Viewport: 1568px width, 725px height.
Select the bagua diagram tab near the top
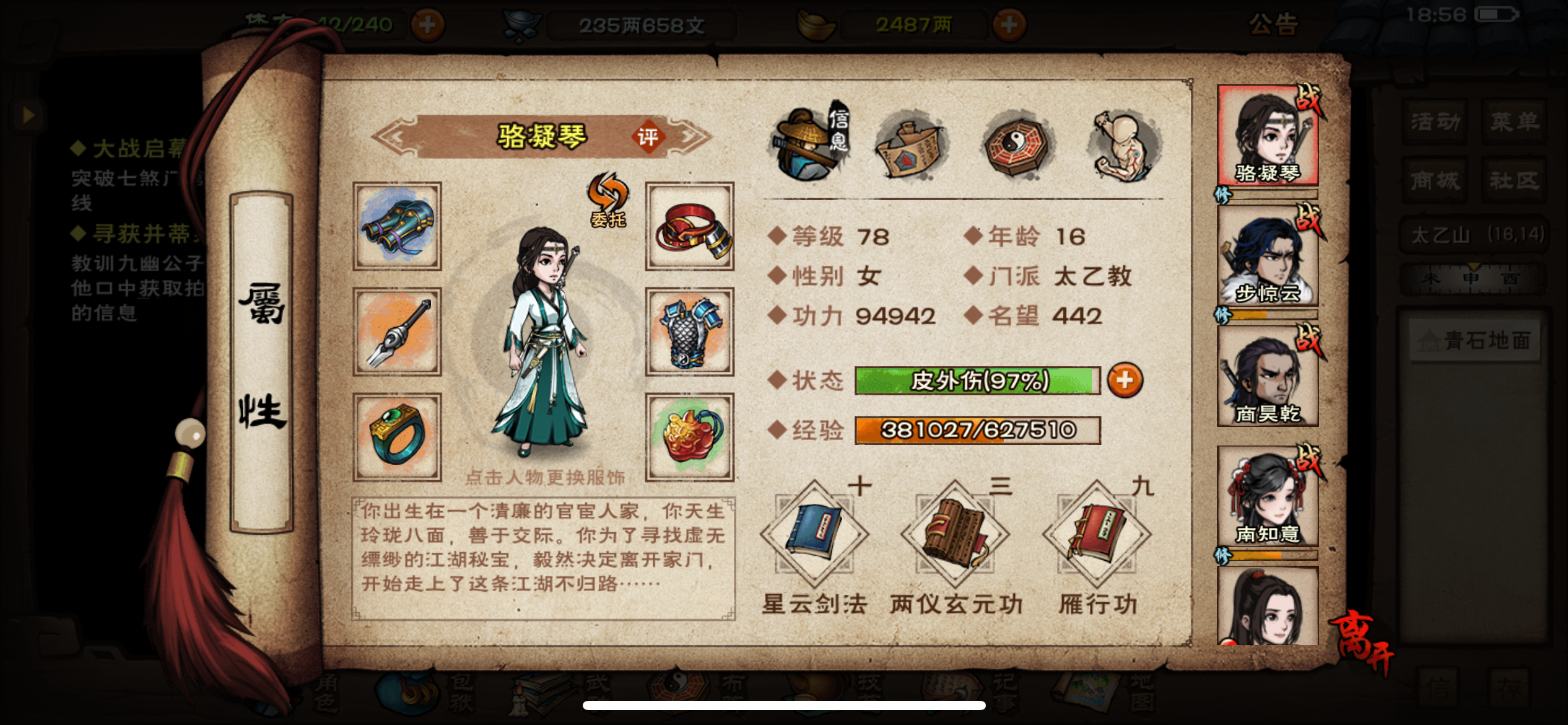coord(1016,147)
